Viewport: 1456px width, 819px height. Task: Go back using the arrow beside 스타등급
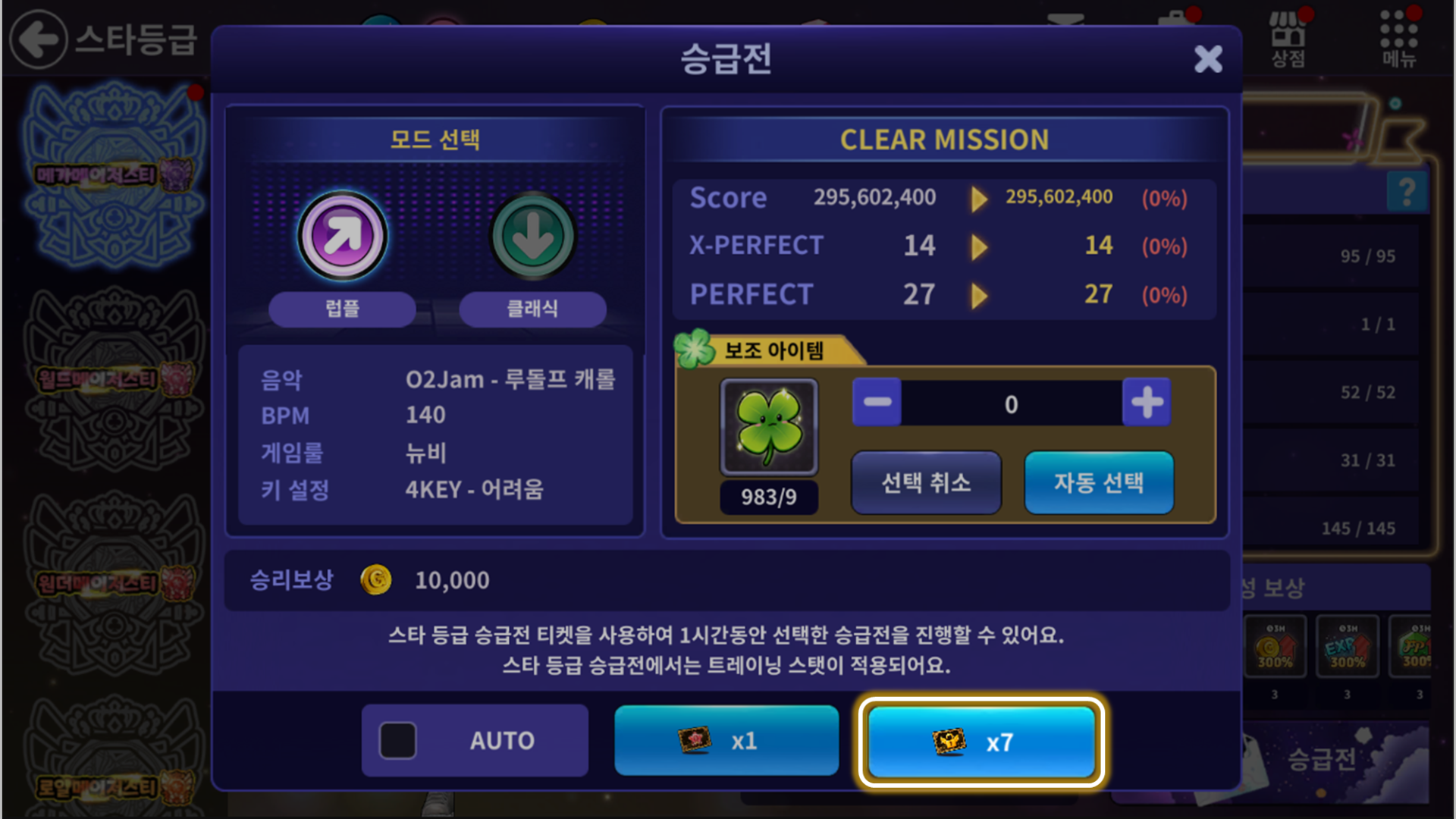[38, 39]
